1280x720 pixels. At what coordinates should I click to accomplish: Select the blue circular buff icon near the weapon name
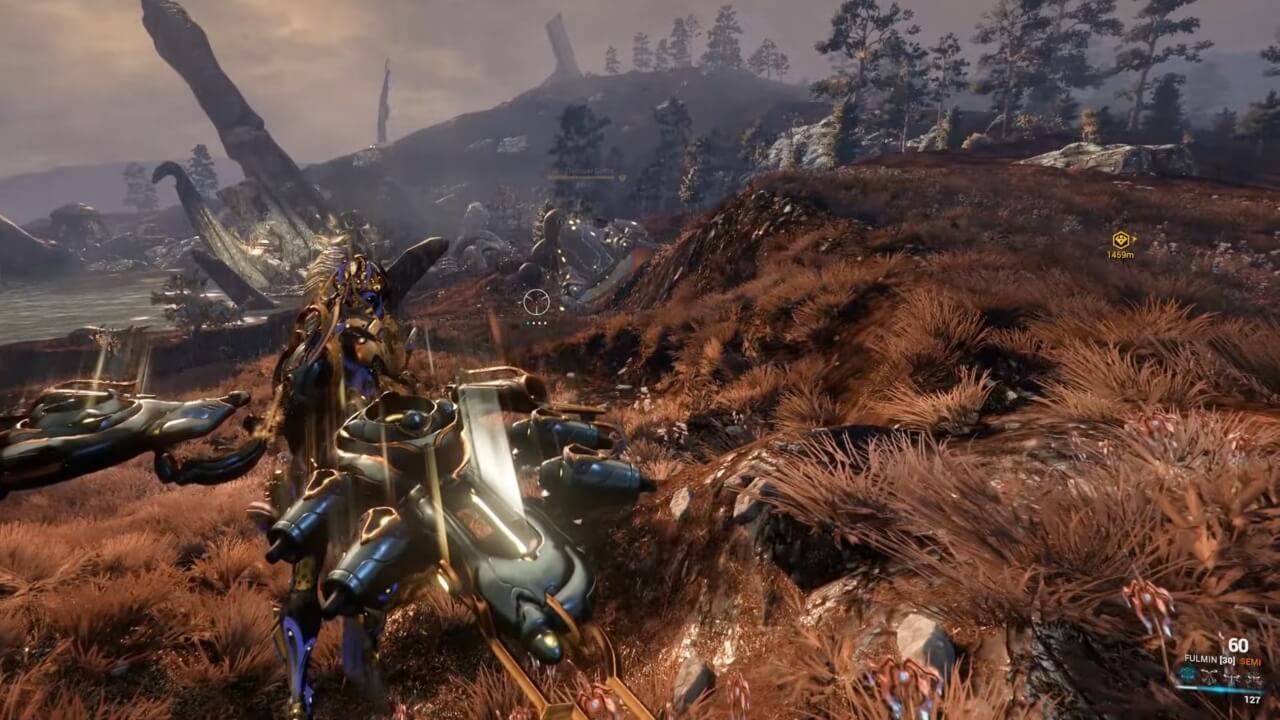[x=1188, y=675]
